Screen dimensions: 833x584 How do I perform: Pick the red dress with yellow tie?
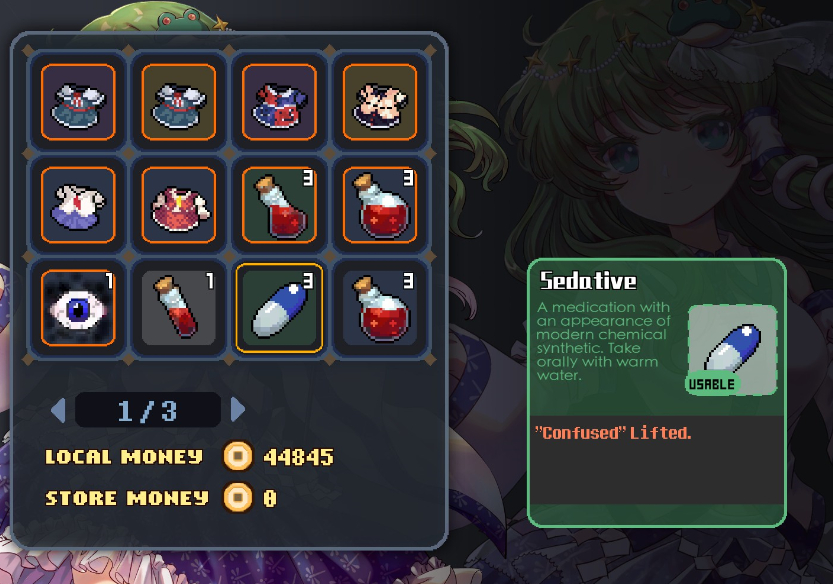(x=179, y=204)
